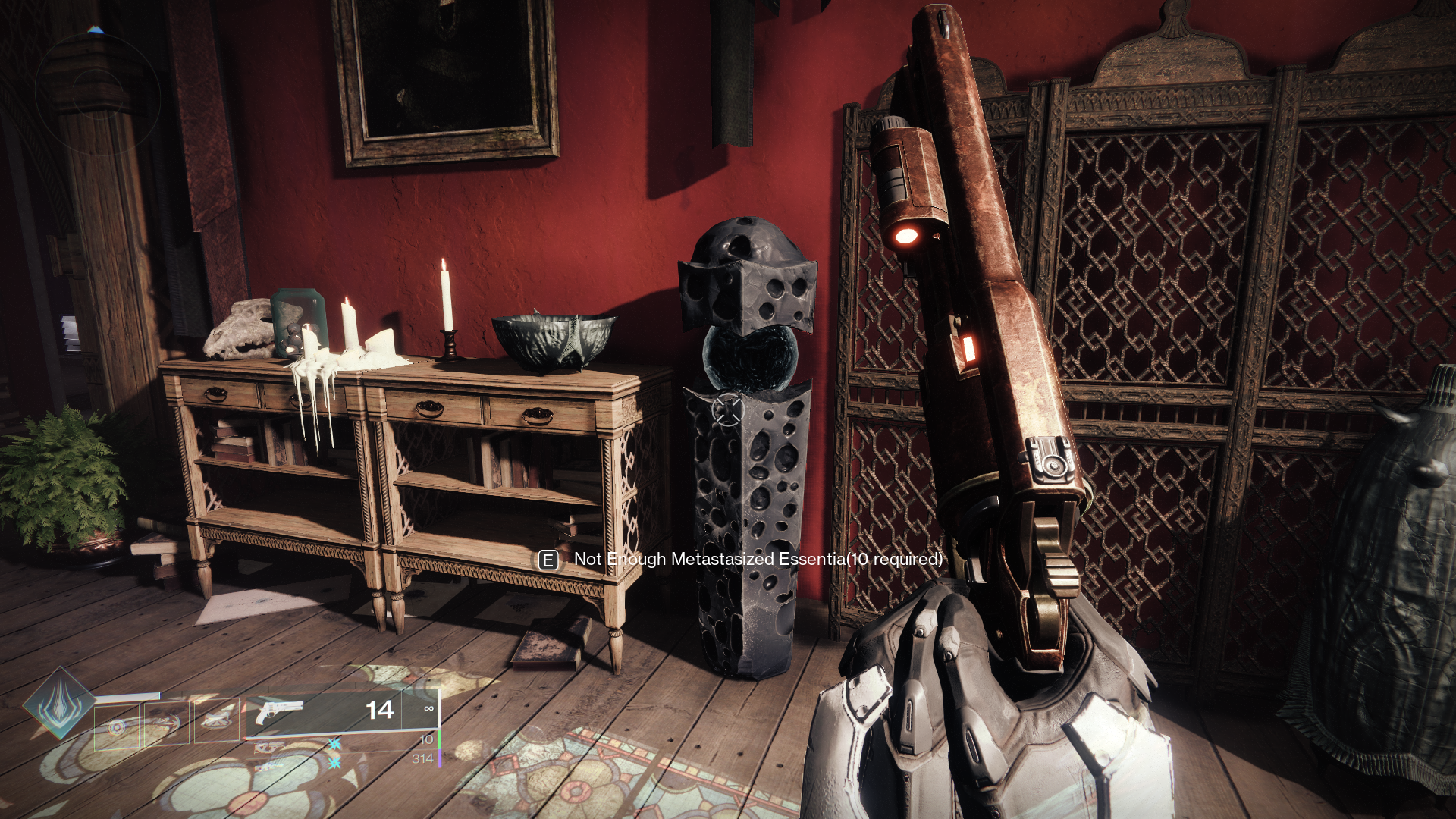Click the cyan burst icon next to count 10
This screenshot has height=819, width=1456.
coord(335,745)
